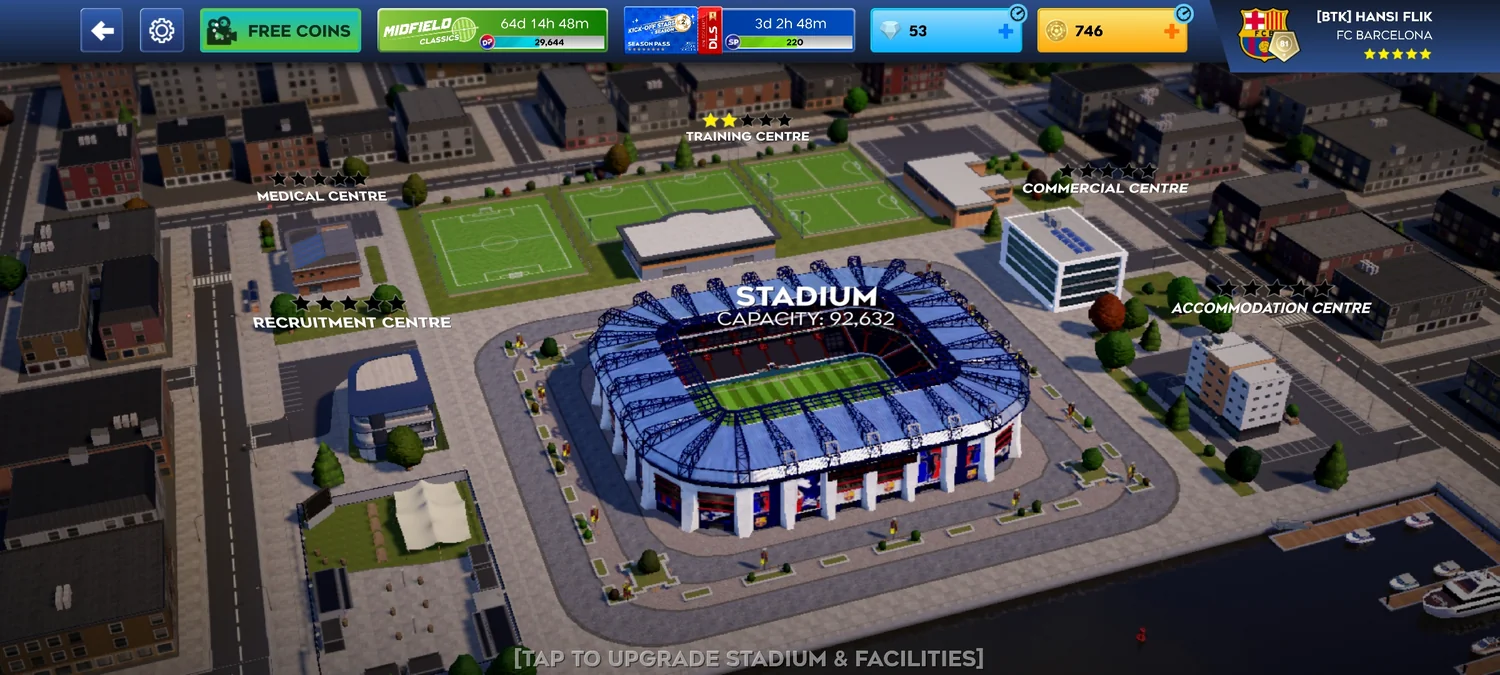
Task: Open the Midfield Classics event banner
Action: pyautogui.click(x=492, y=31)
